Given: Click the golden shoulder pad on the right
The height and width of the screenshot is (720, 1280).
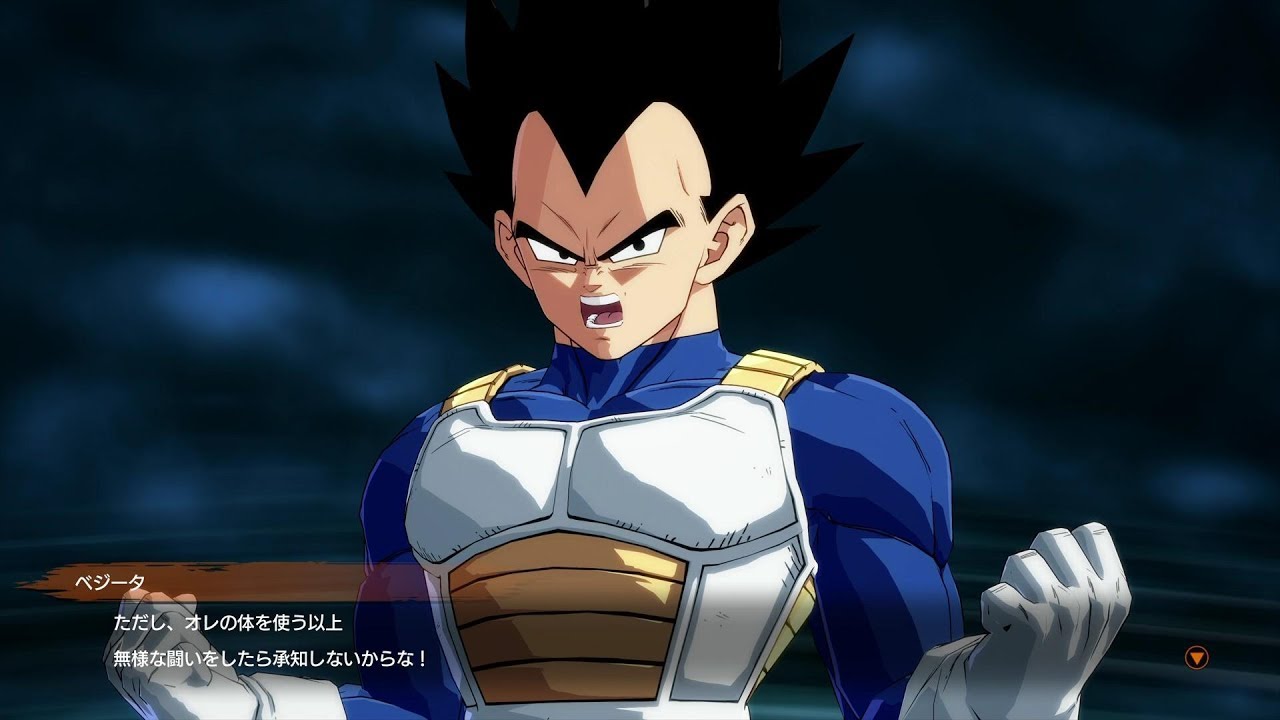Looking at the screenshot, I should tap(770, 375).
